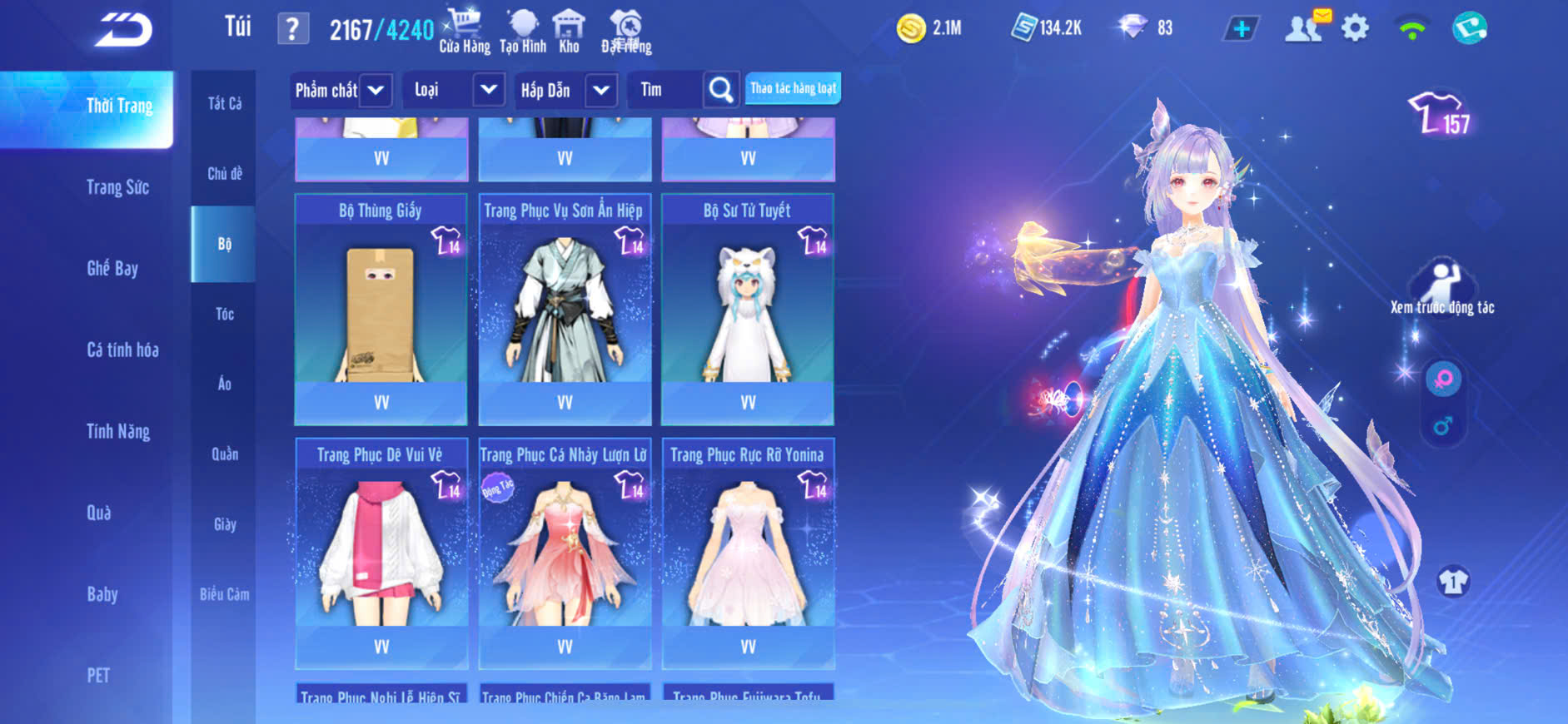Open the Cửa Hàng shop
This screenshot has width=1568, height=724.
464,31
